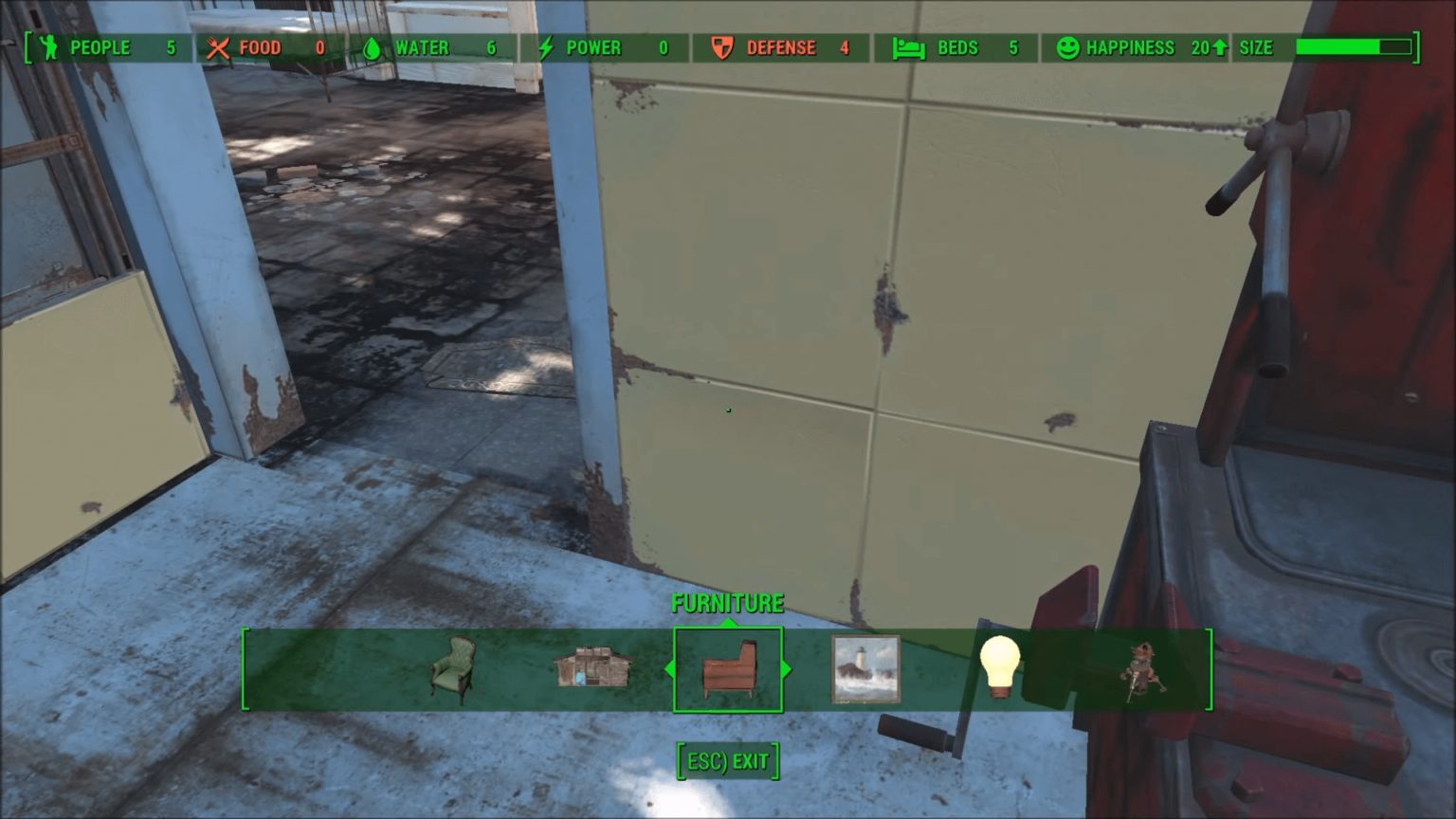Click the left arrow beside the couch
Image resolution: width=1456 pixels, height=819 pixels.
[x=669, y=669]
